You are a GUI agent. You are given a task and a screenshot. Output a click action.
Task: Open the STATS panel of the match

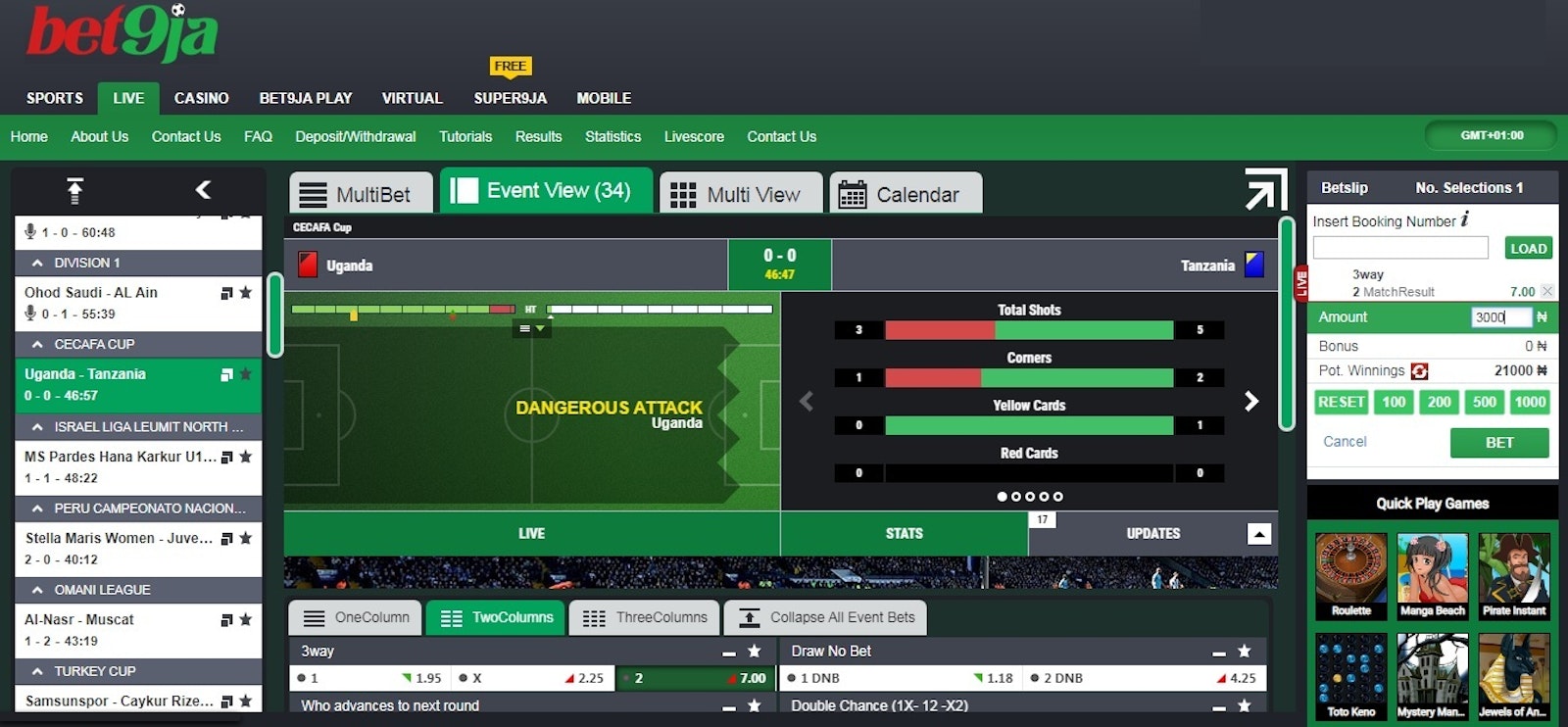(x=904, y=534)
